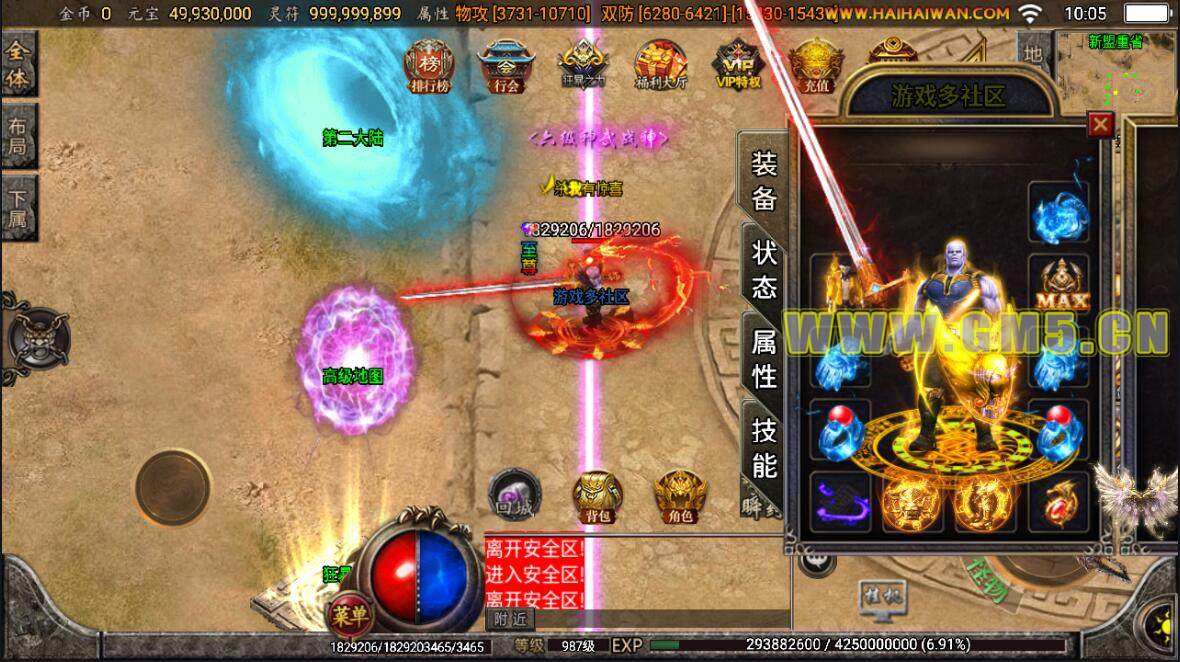
Task: Open the 菜单 main menu button
Action: (351, 613)
